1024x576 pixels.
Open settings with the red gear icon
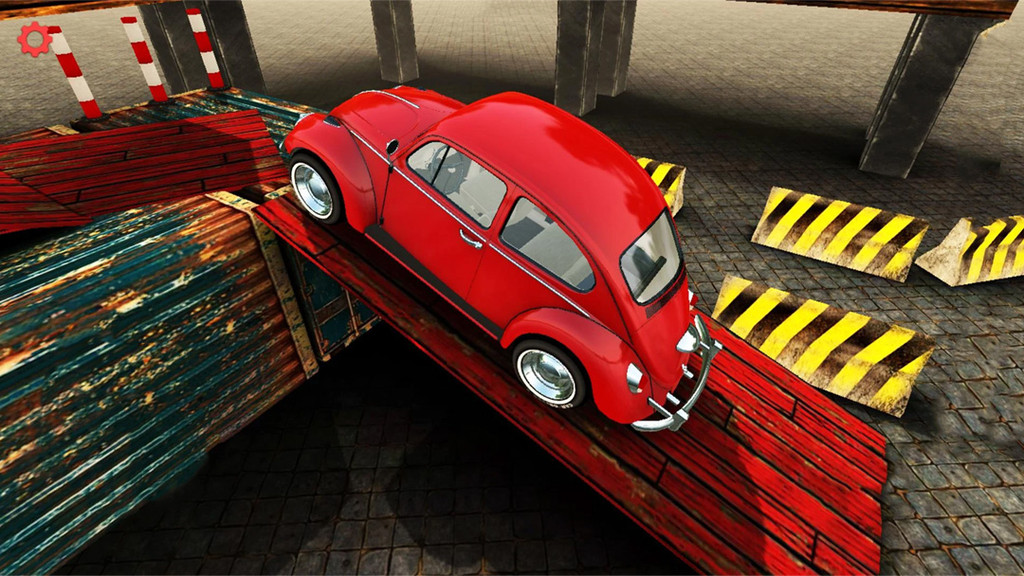(x=34, y=39)
